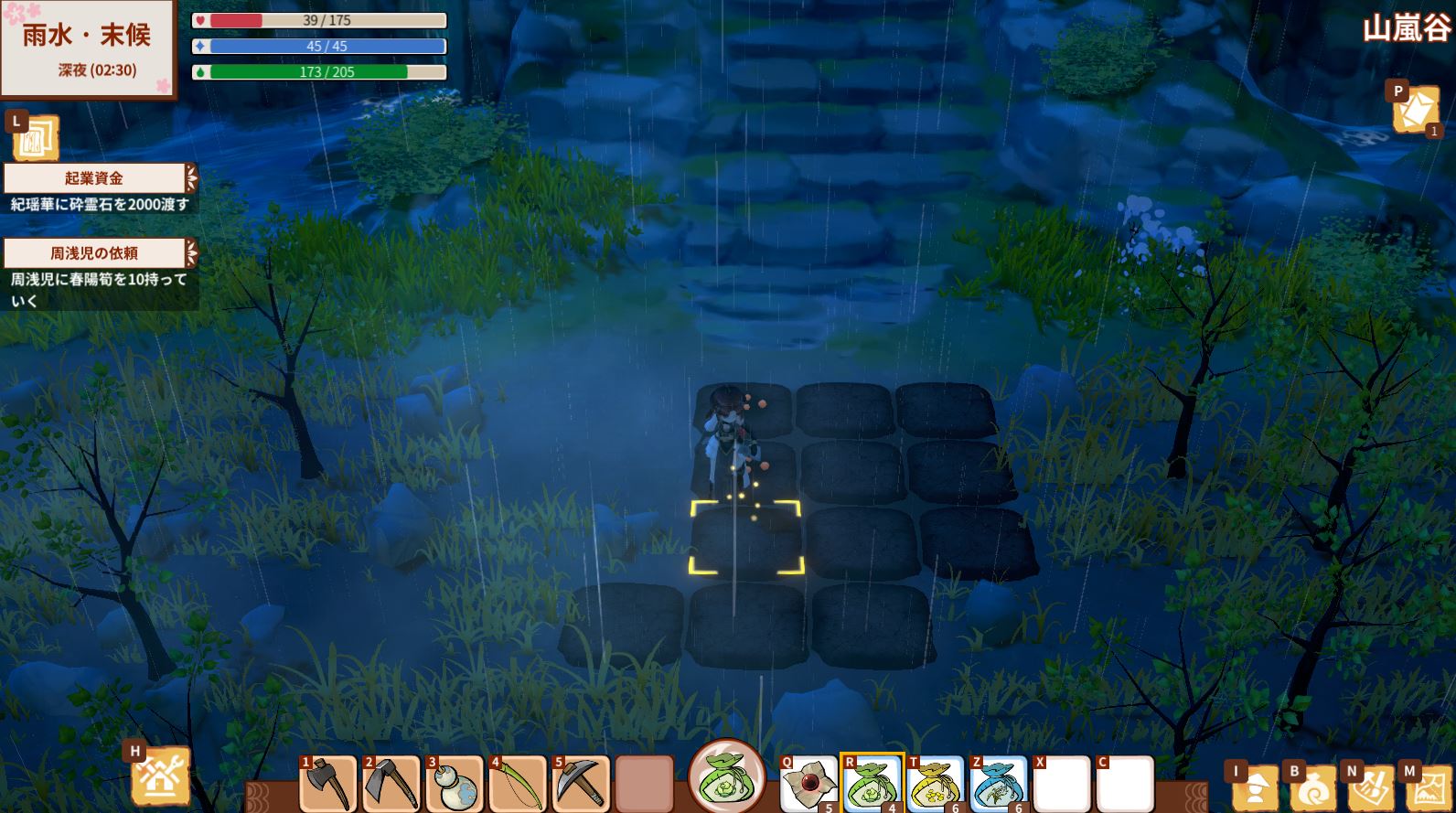1456x813 pixels.
Task: Open the card icon below the area name
Action: [1415, 110]
